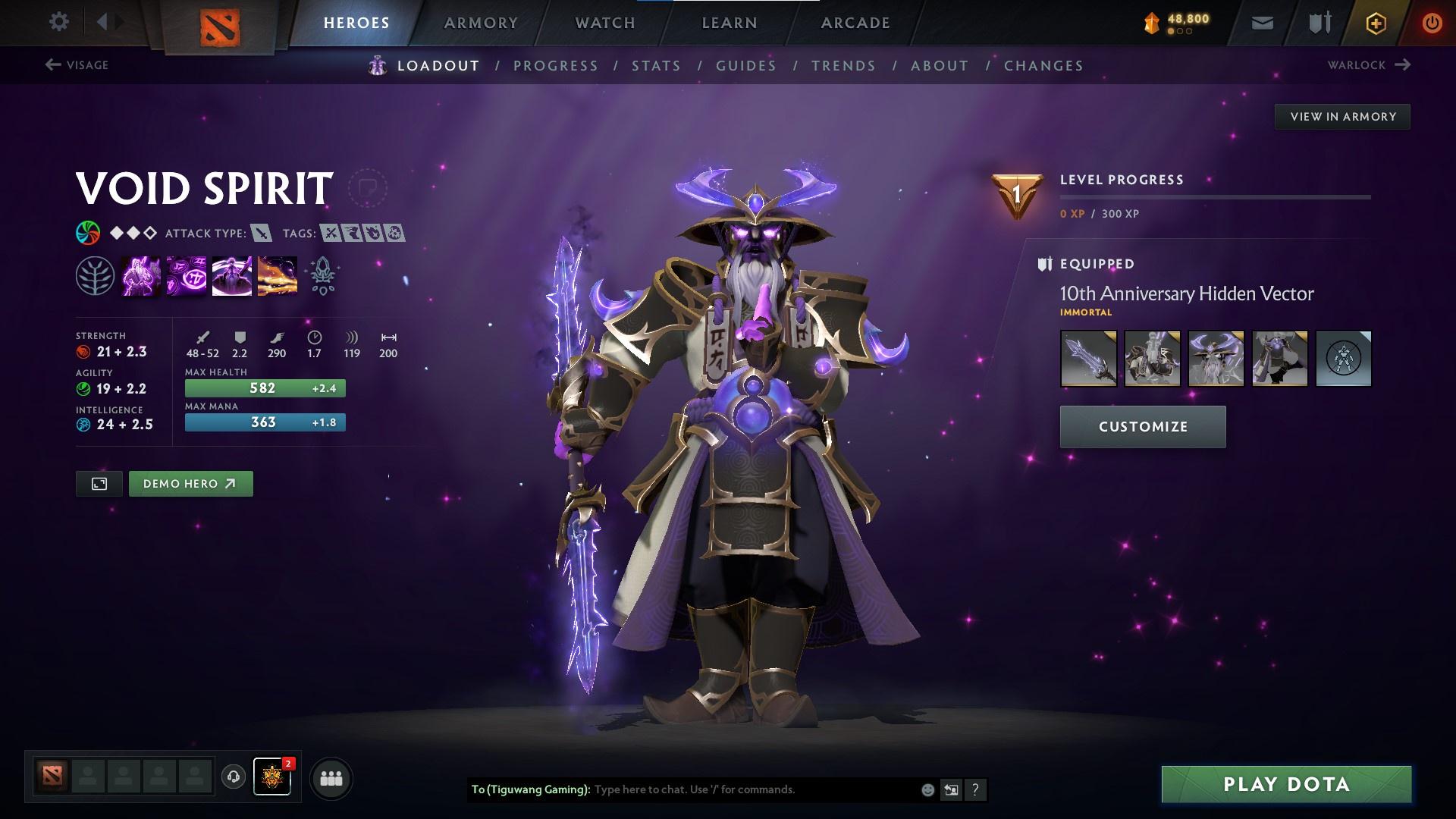Click the emoticon smiley toggle in chat bar
Viewport: 1456px width, 819px height.
tap(927, 789)
